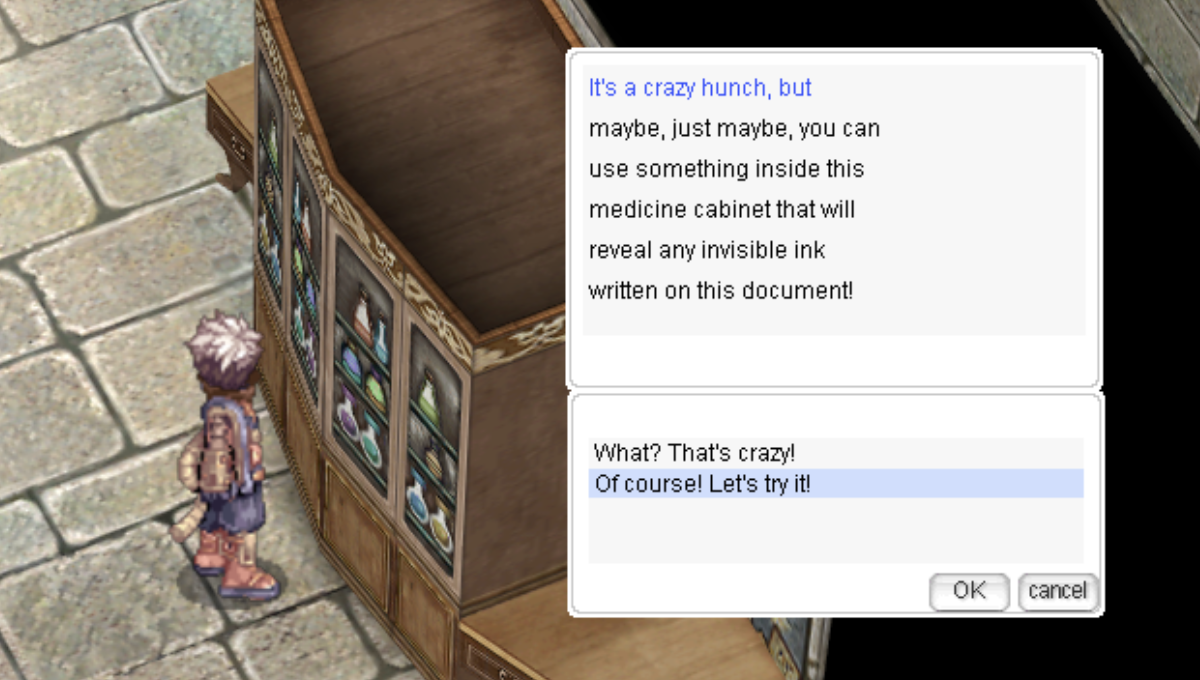Click the cancel button
Viewport: 1200px width, 680px height.
[1057, 591]
